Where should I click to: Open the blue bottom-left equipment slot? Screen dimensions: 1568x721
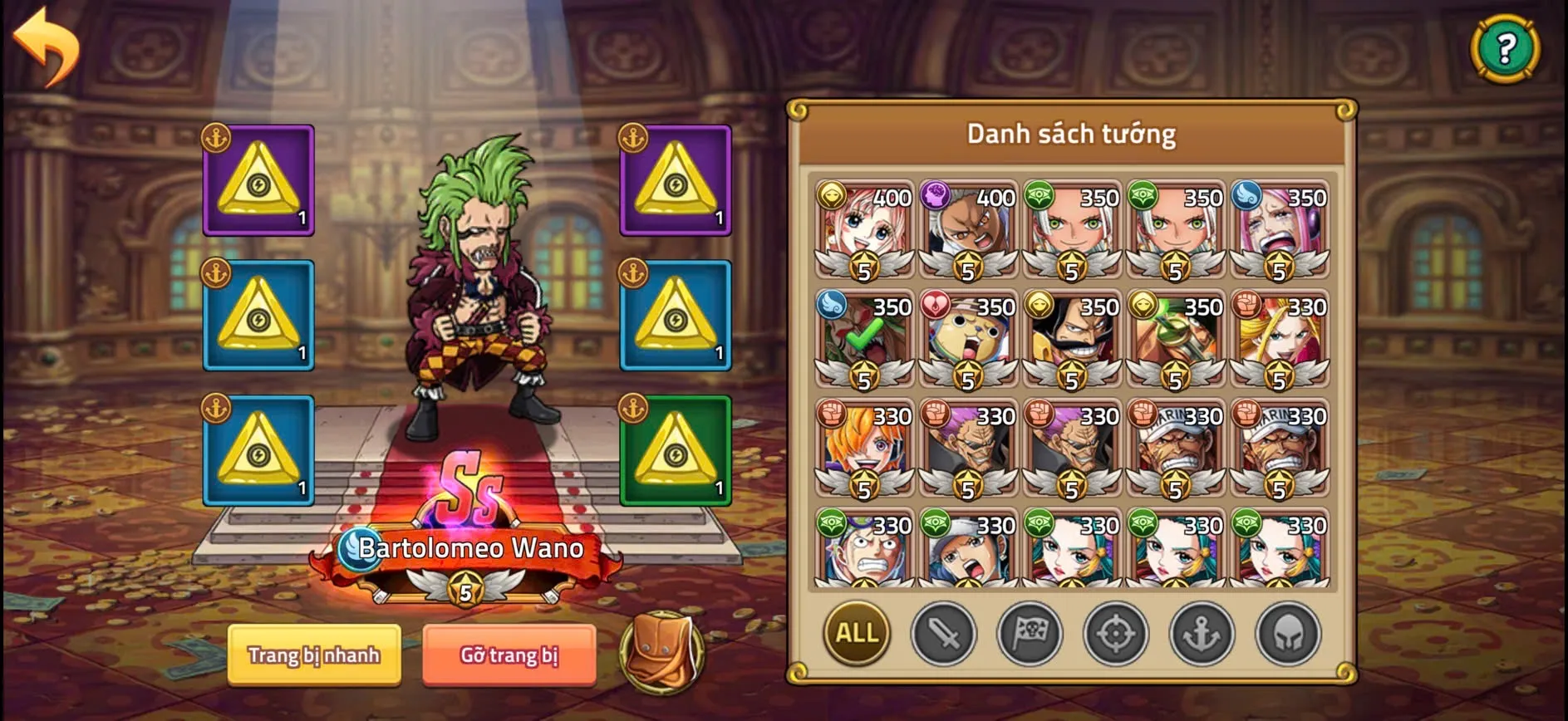coord(258,453)
